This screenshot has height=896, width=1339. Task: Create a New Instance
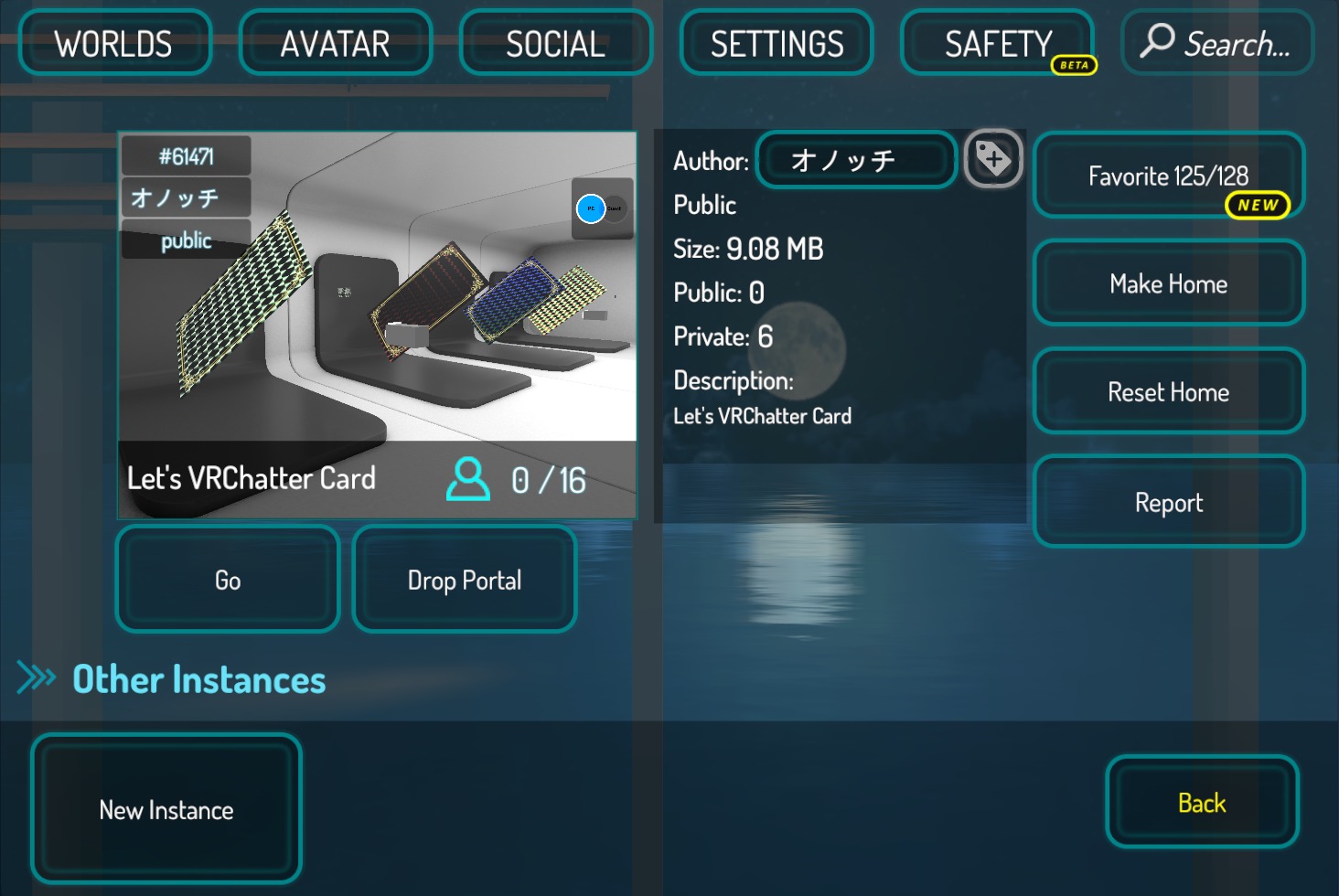point(166,808)
